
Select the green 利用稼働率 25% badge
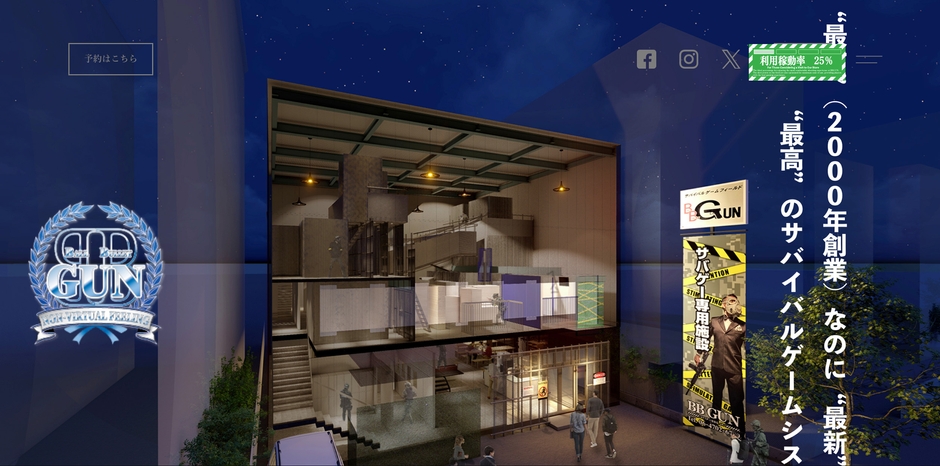[x=796, y=61]
